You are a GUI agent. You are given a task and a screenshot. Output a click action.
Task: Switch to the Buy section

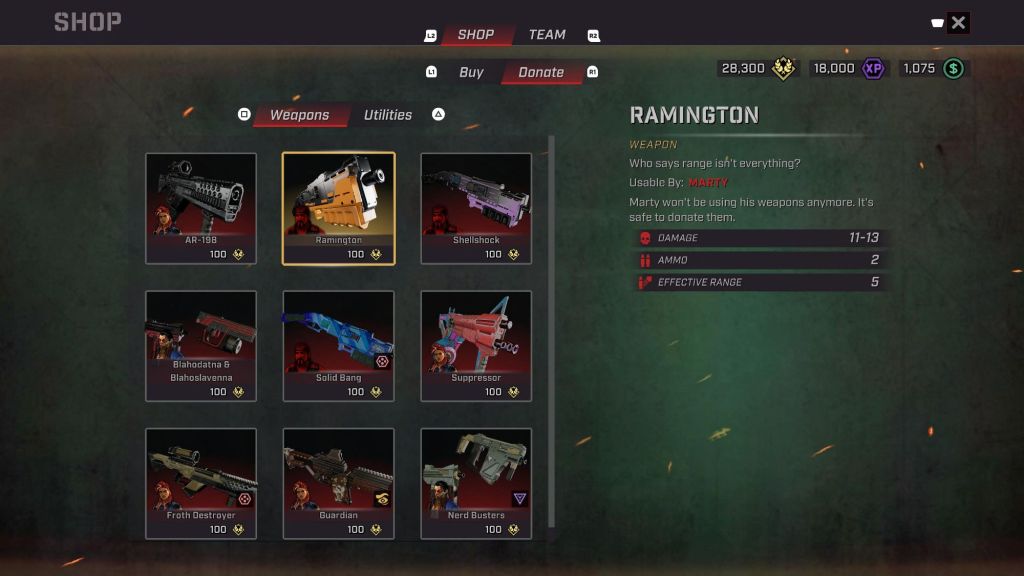pos(471,72)
